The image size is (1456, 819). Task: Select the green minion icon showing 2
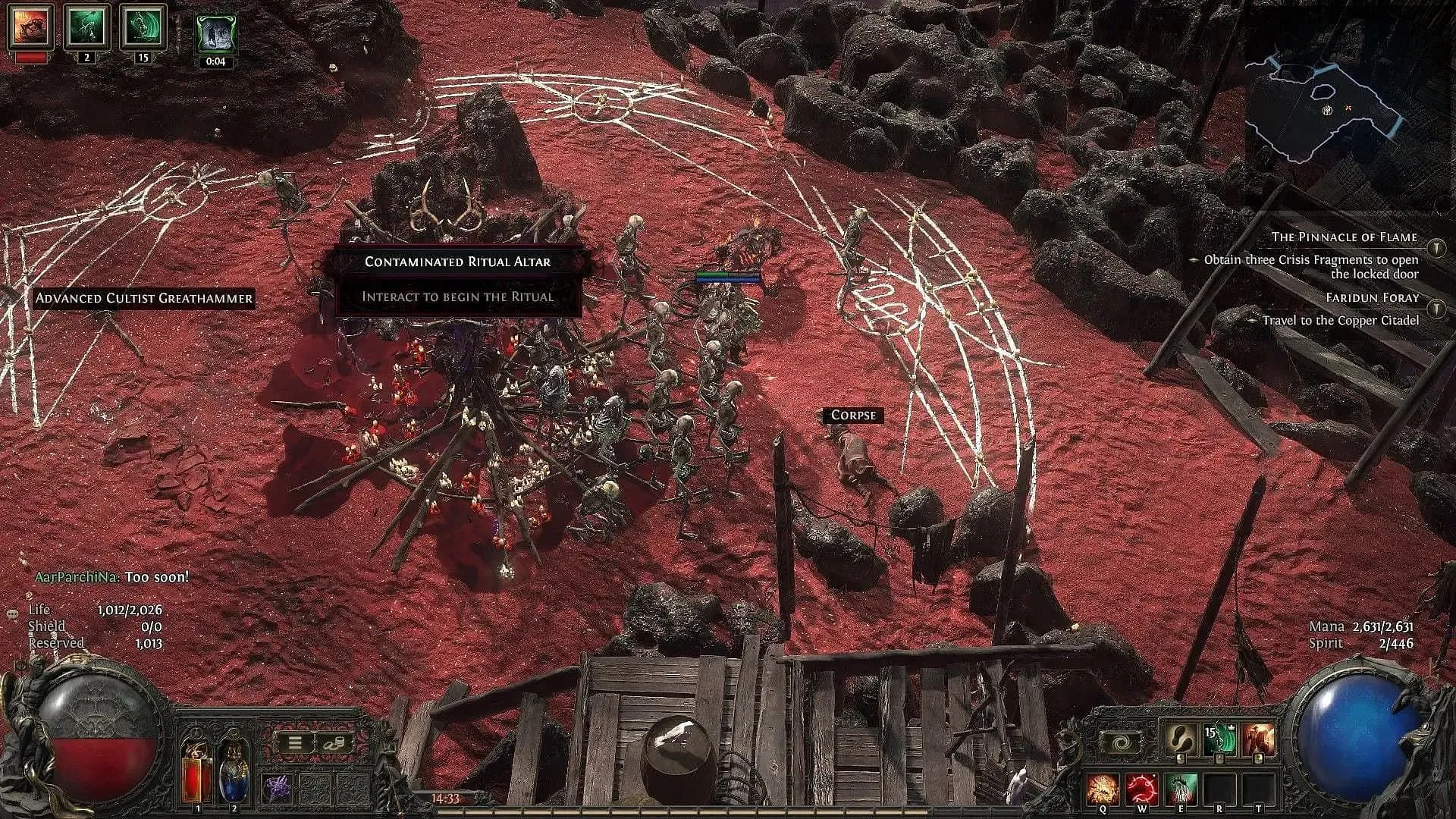[x=86, y=27]
